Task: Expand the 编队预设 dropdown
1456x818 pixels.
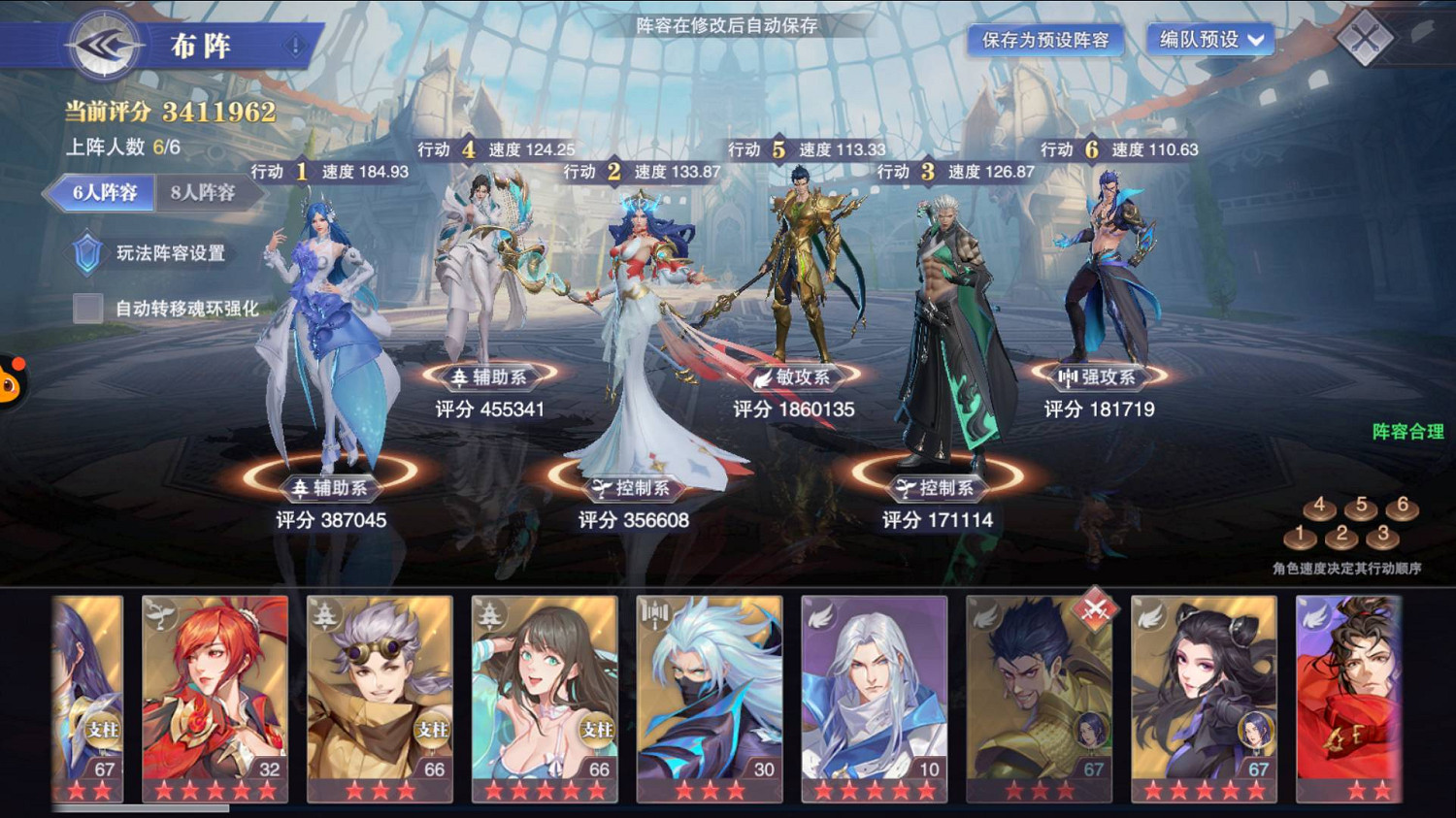Action: tap(1207, 41)
